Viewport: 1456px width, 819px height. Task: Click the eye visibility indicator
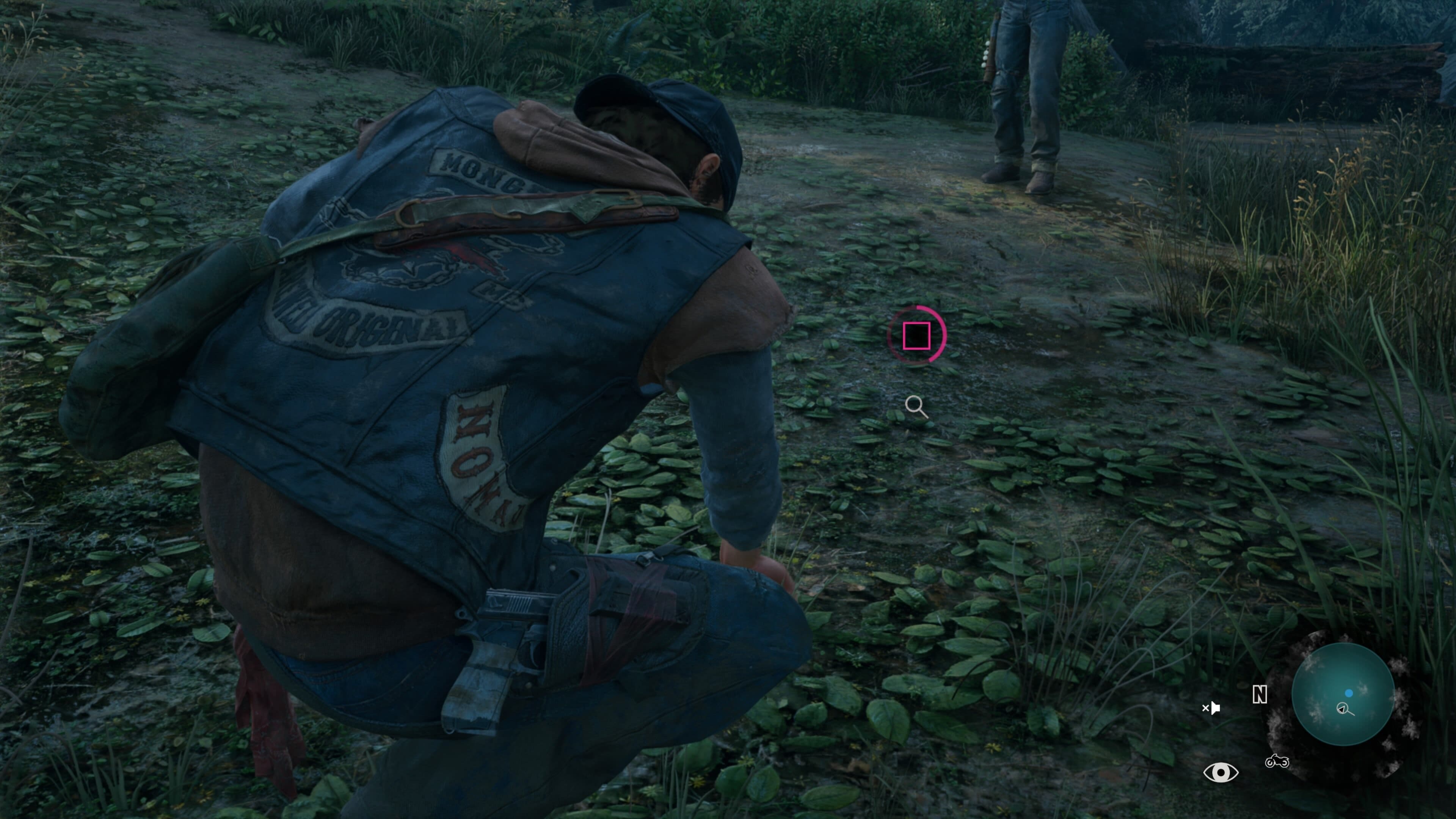coord(1221,772)
